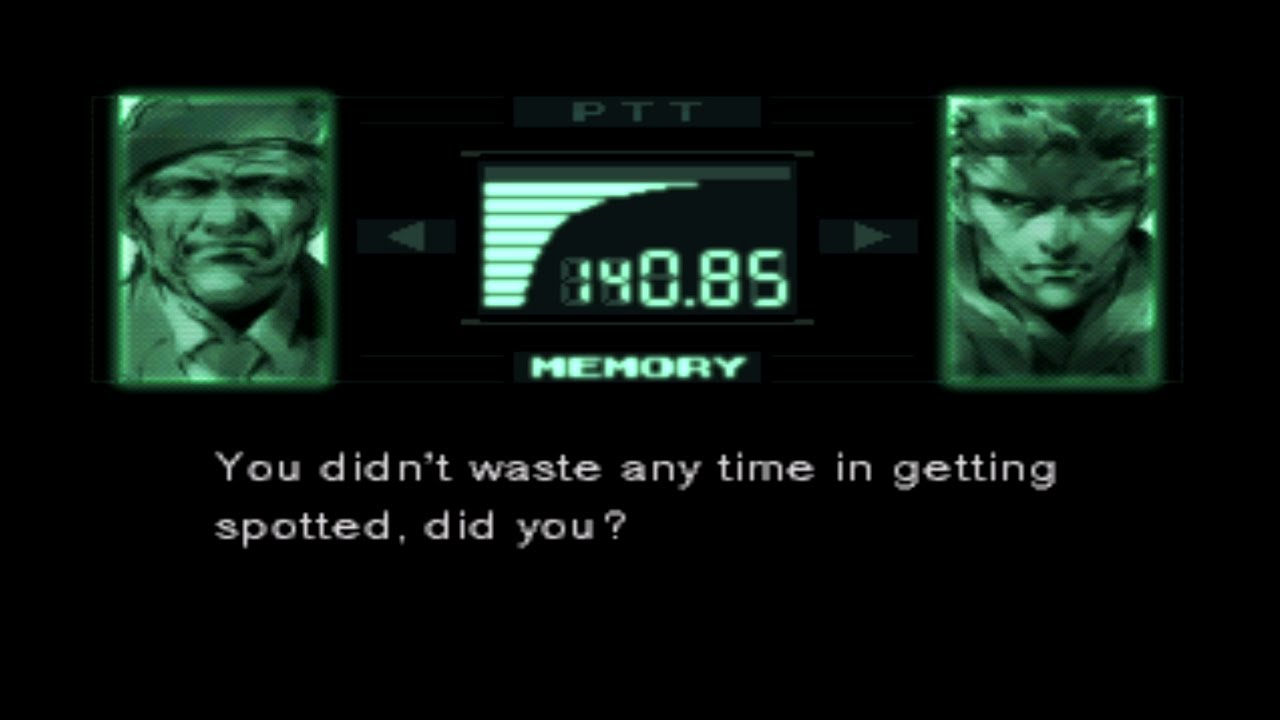Expand frequency options with the right arrow

pyautogui.click(x=872, y=236)
